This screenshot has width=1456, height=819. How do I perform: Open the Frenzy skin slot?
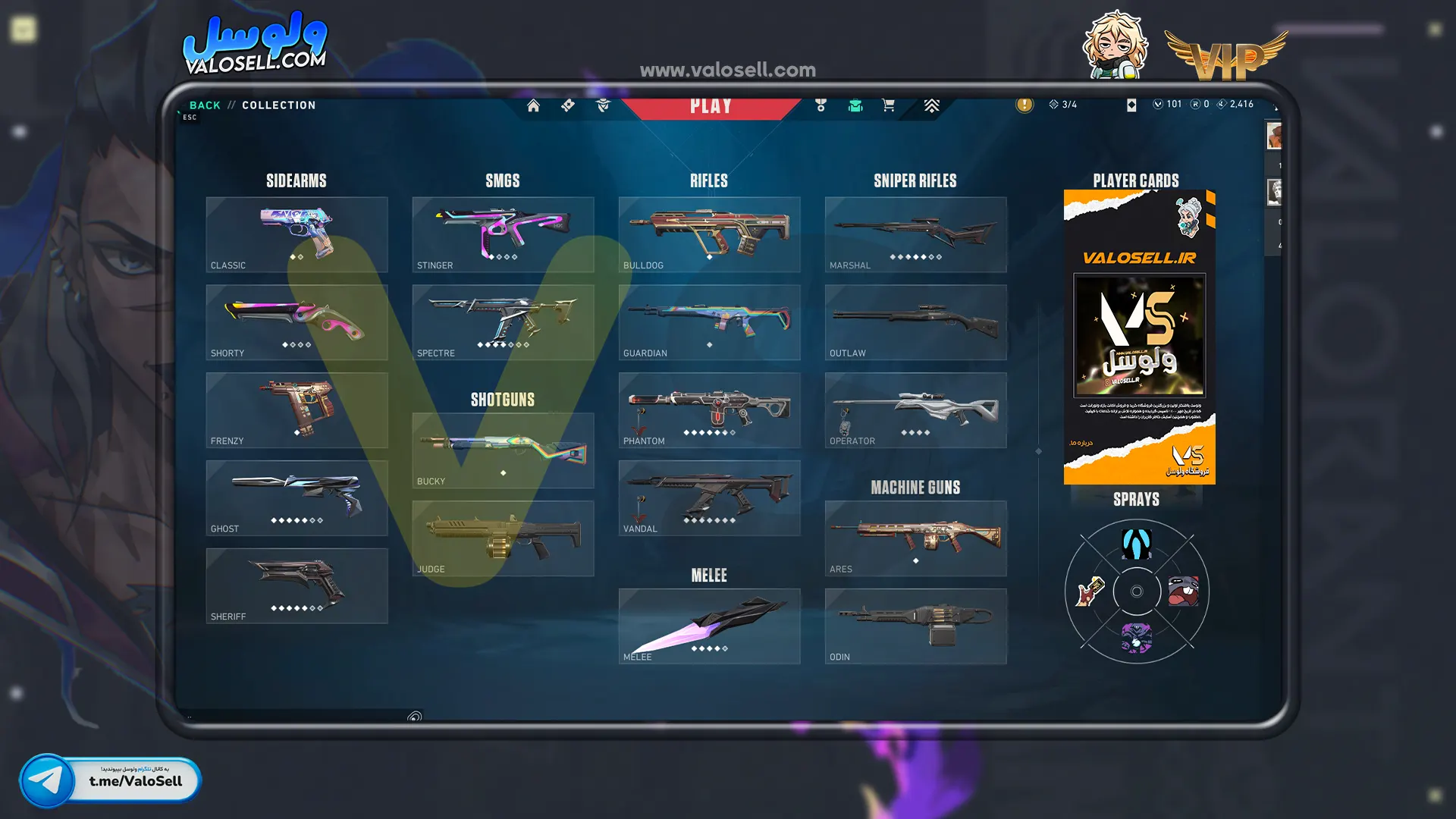297,410
